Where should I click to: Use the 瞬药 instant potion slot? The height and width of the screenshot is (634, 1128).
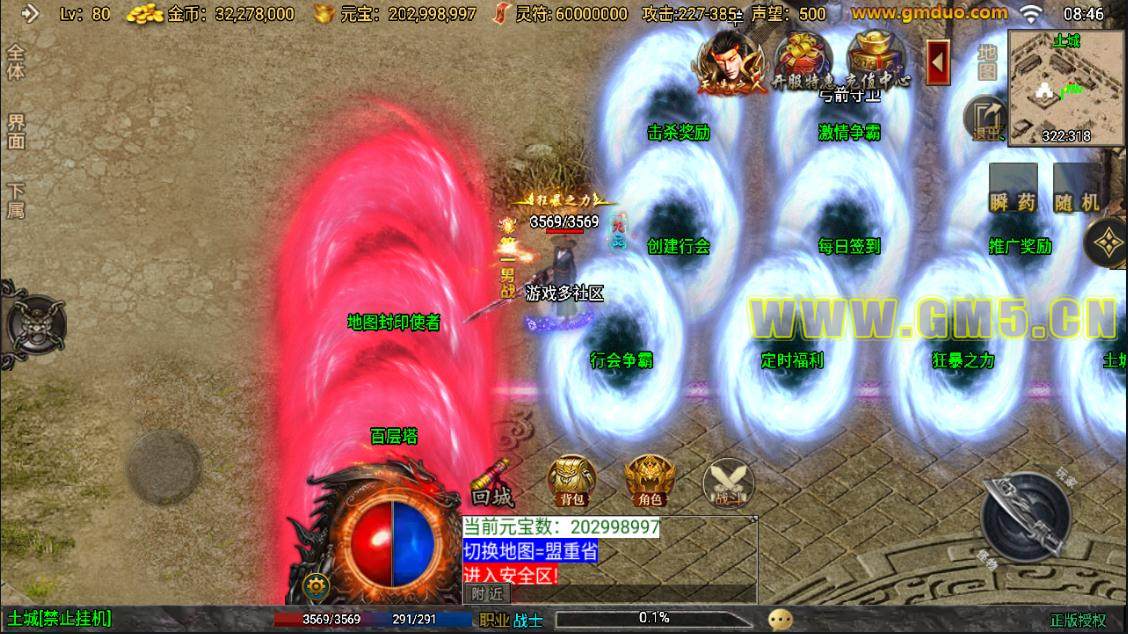point(1013,190)
